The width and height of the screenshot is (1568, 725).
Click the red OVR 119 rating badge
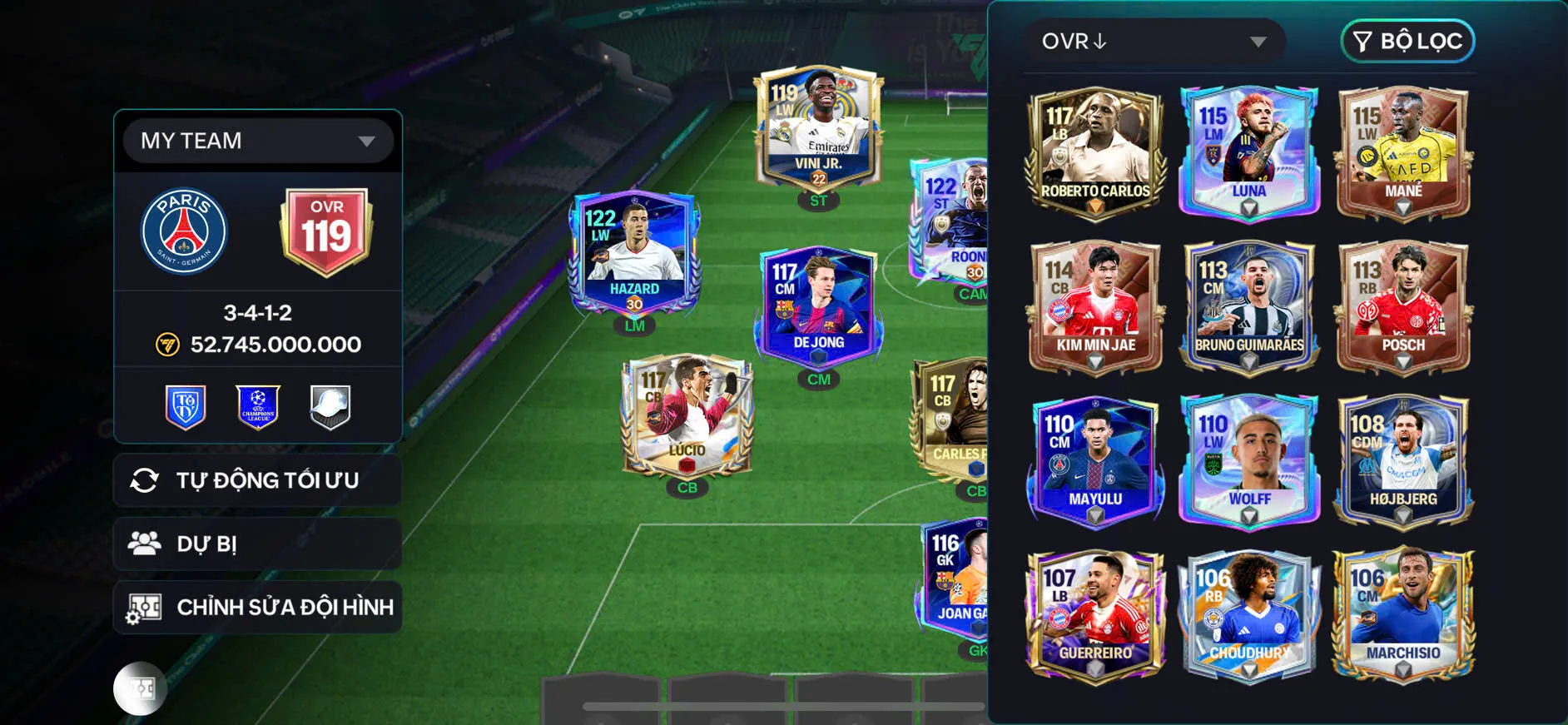point(326,231)
